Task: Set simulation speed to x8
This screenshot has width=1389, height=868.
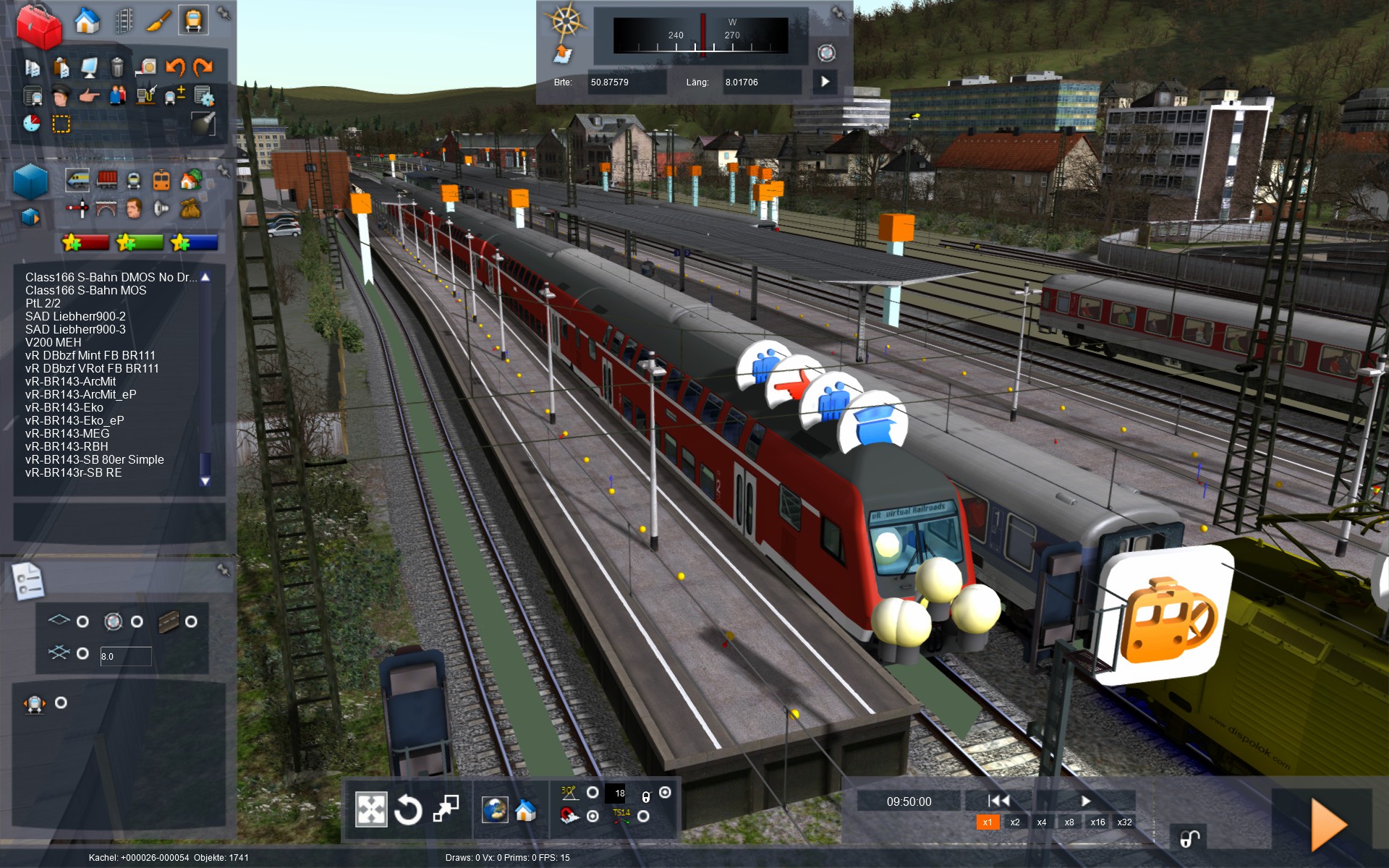Action: tap(1069, 822)
